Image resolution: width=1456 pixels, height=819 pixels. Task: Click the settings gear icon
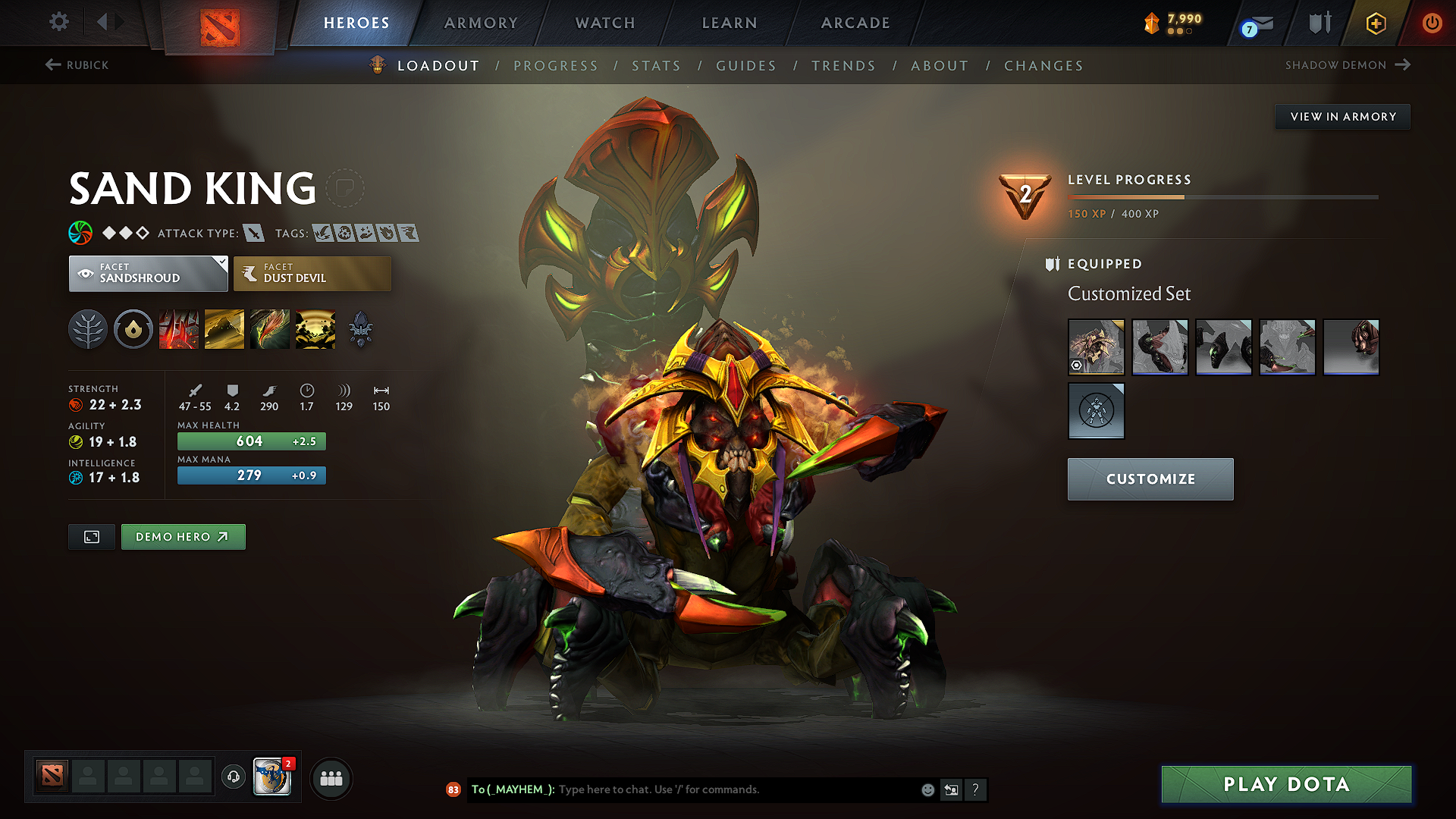(58, 22)
